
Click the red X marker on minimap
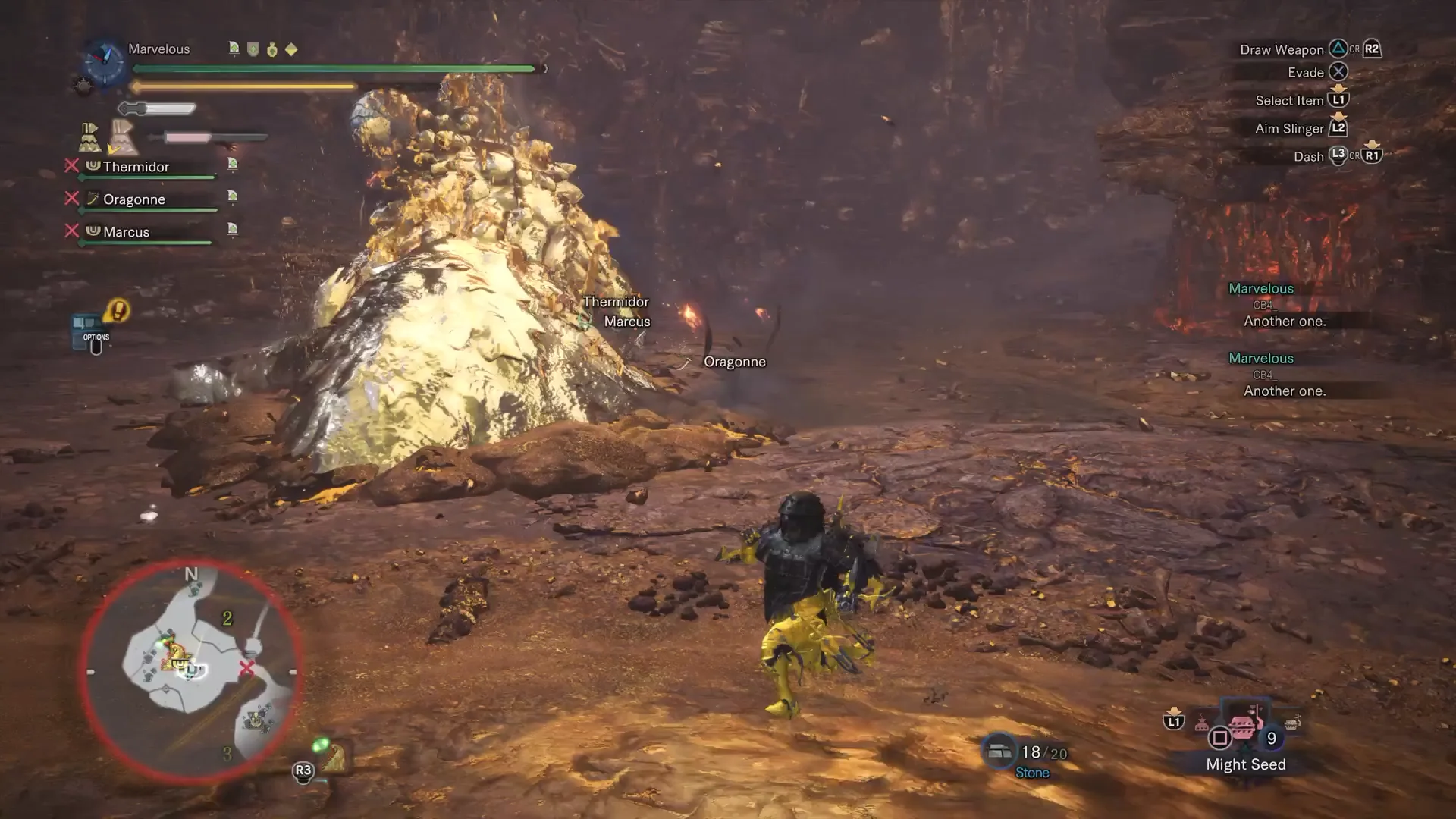246,668
